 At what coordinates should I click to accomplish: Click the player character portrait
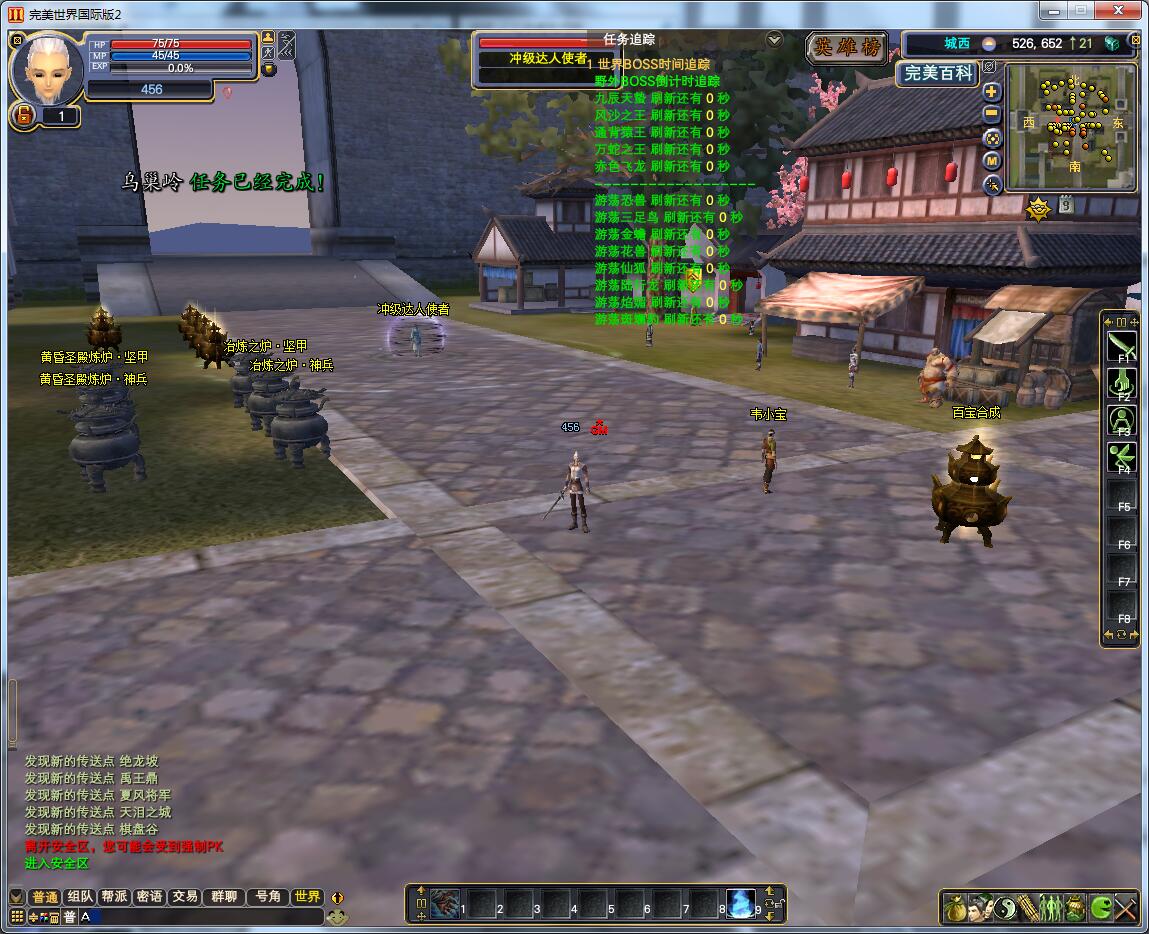47,68
